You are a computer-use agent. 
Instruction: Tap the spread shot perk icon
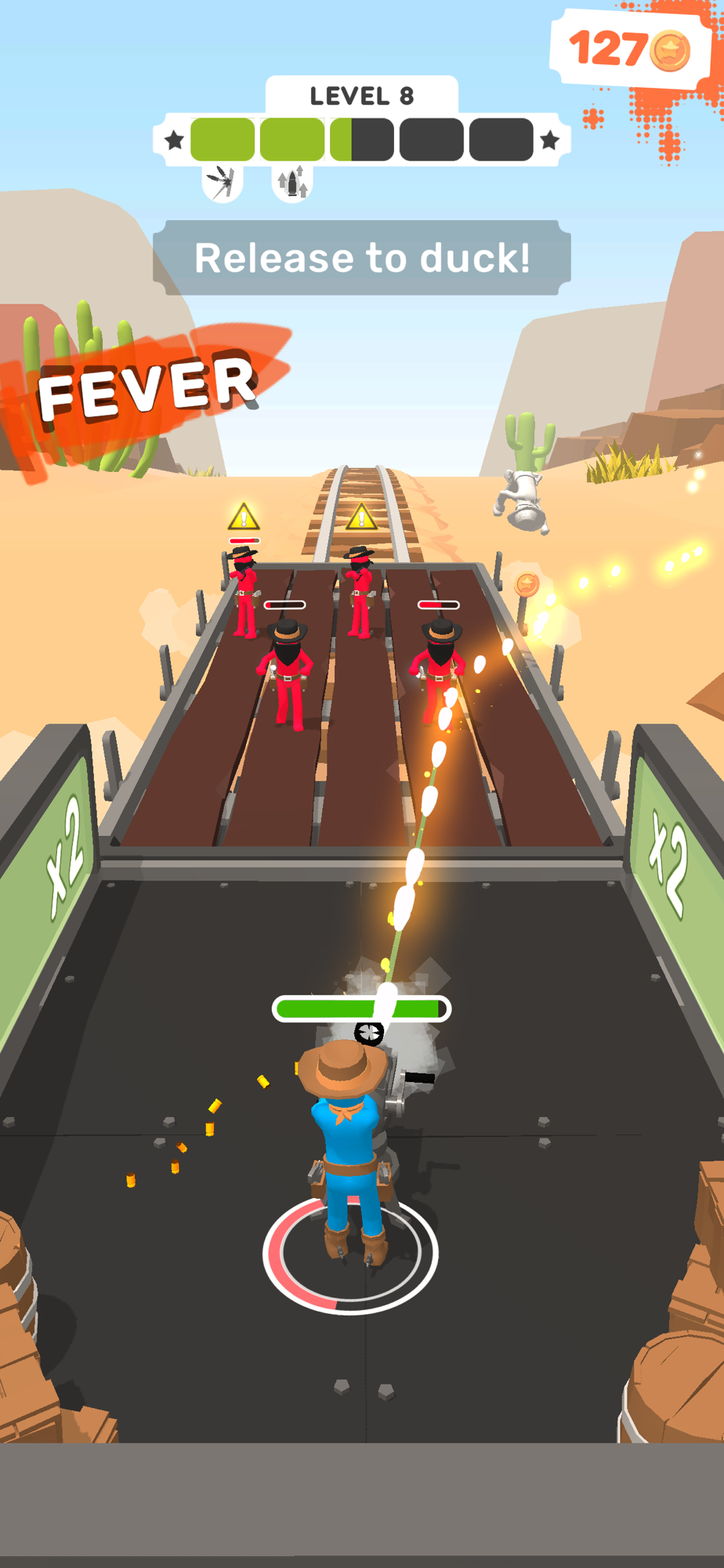click(x=222, y=183)
